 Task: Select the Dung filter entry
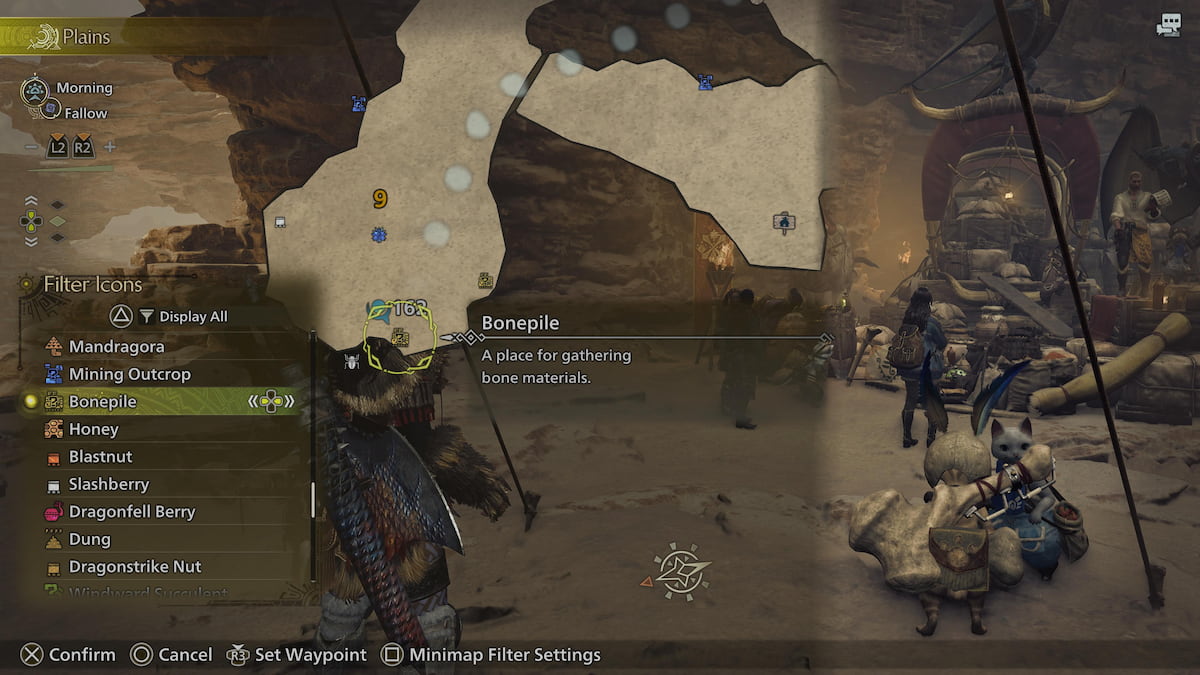tap(89, 539)
